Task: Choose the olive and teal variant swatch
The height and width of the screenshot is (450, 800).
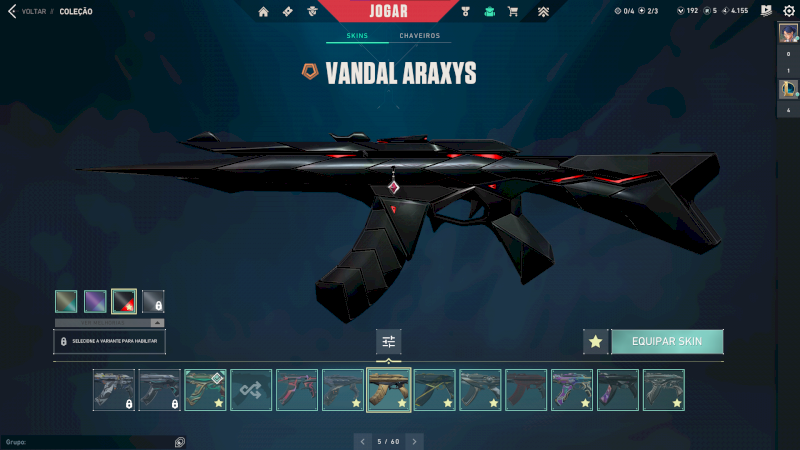Action: click(66, 301)
